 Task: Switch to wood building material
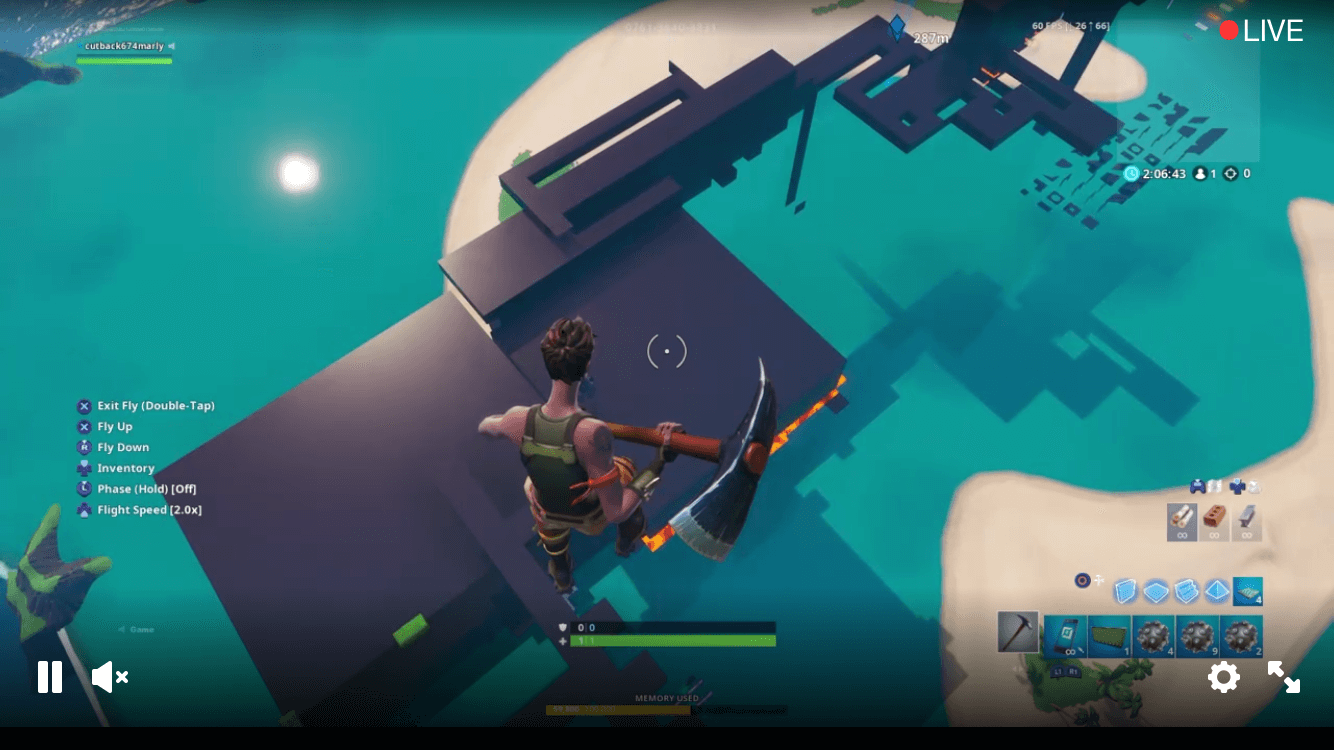(1182, 521)
